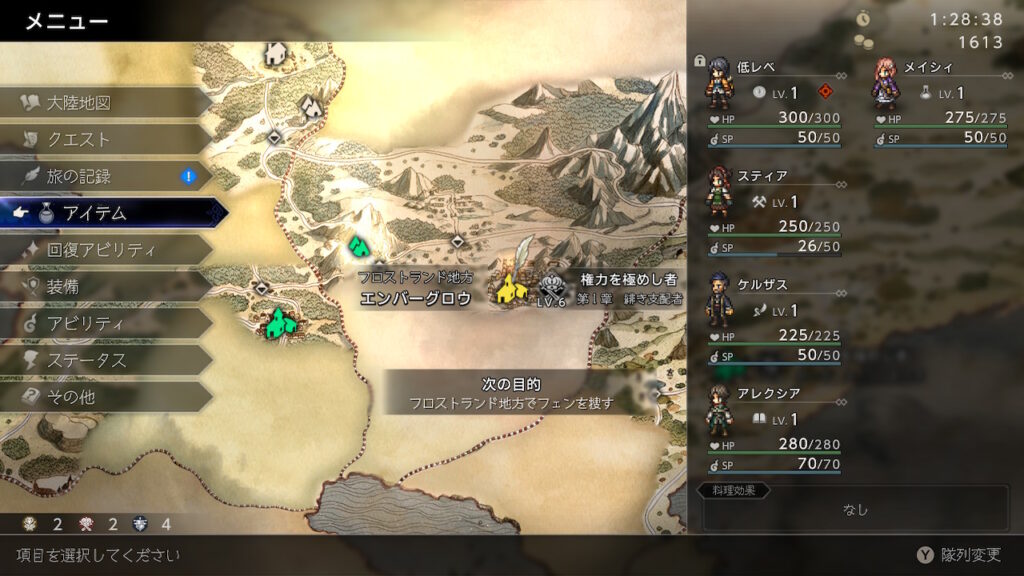Screen dimensions: 1024x576
Task: Show the ステータス status screen
Action: [x=86, y=360]
